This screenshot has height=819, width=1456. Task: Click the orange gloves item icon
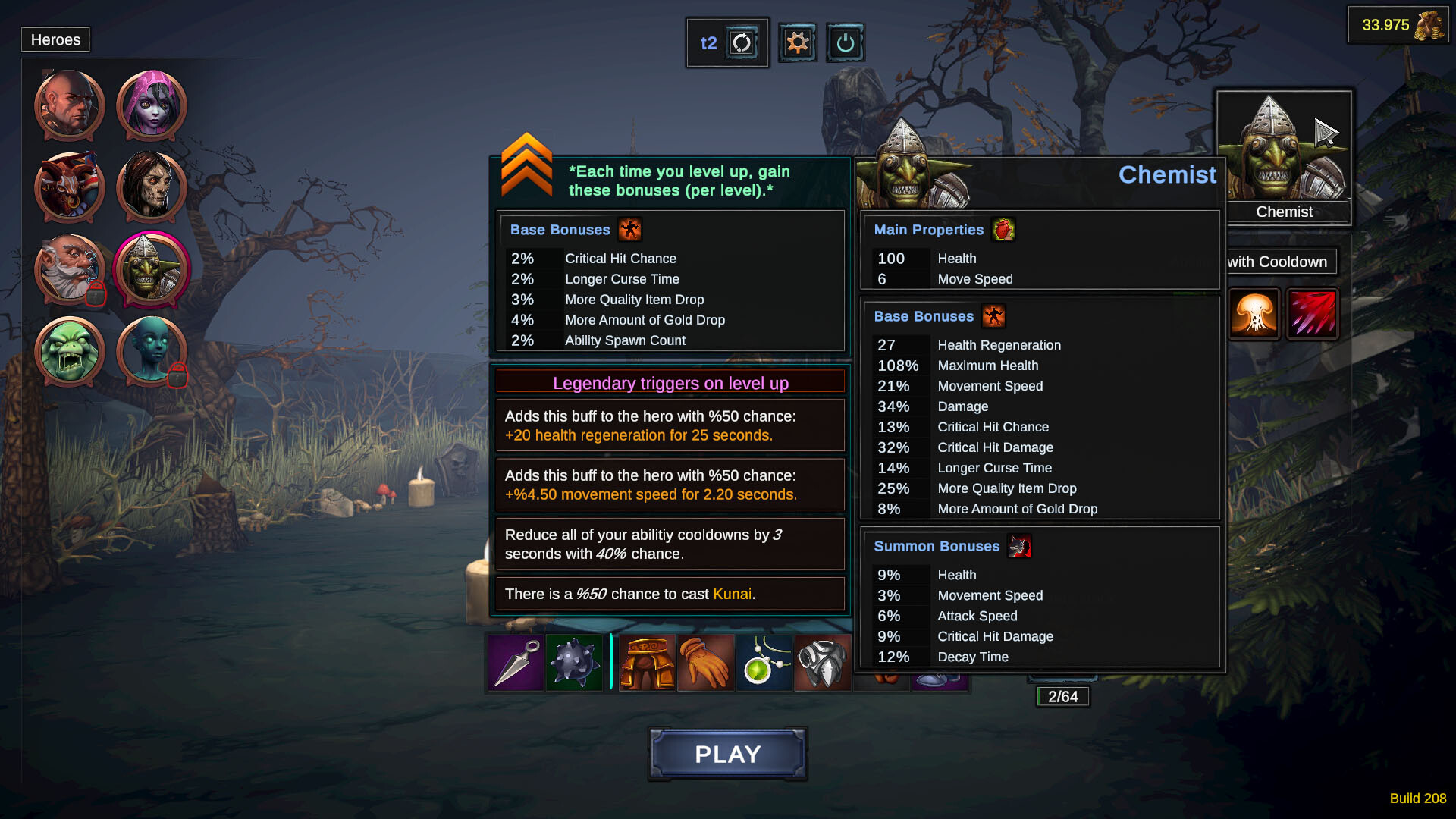(706, 664)
